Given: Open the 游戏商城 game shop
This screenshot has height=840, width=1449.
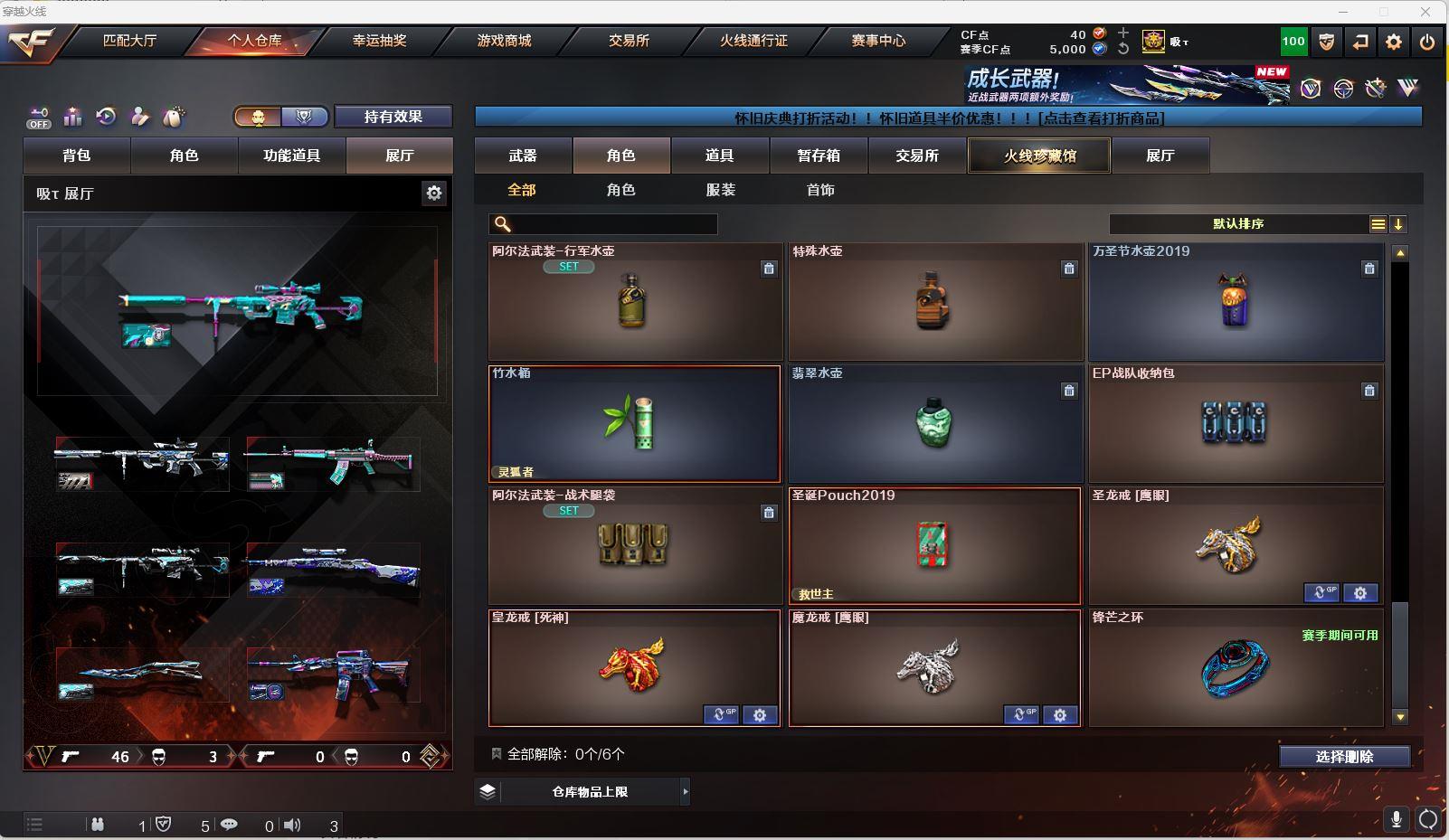Looking at the screenshot, I should click(504, 41).
